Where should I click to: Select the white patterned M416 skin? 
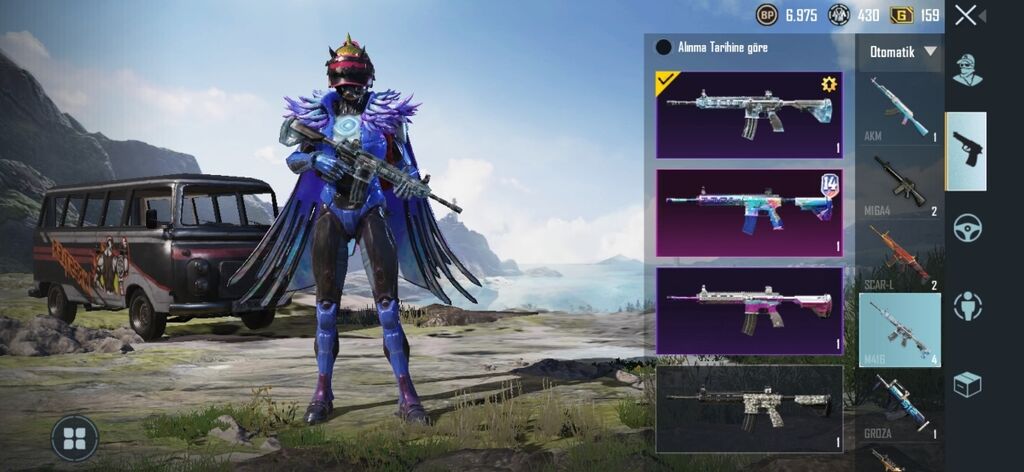pos(749,408)
